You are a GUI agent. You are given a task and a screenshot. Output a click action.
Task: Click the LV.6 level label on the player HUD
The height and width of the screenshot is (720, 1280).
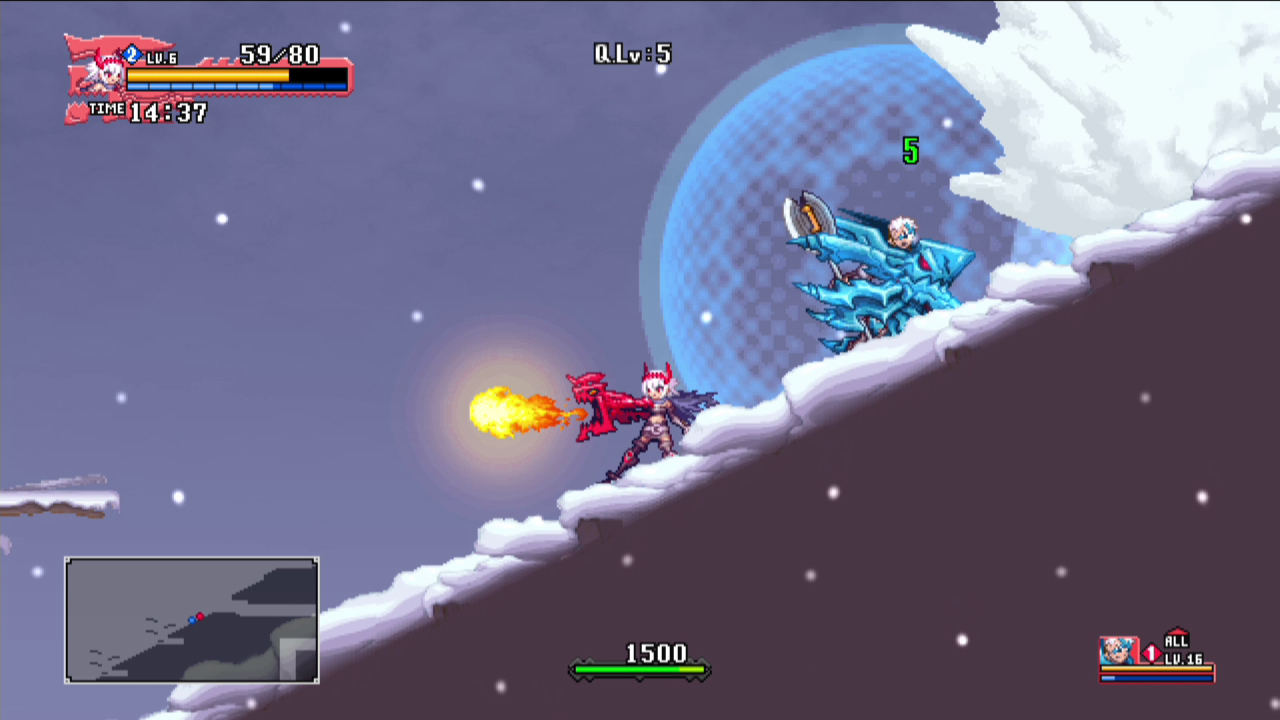pyautogui.click(x=161, y=57)
